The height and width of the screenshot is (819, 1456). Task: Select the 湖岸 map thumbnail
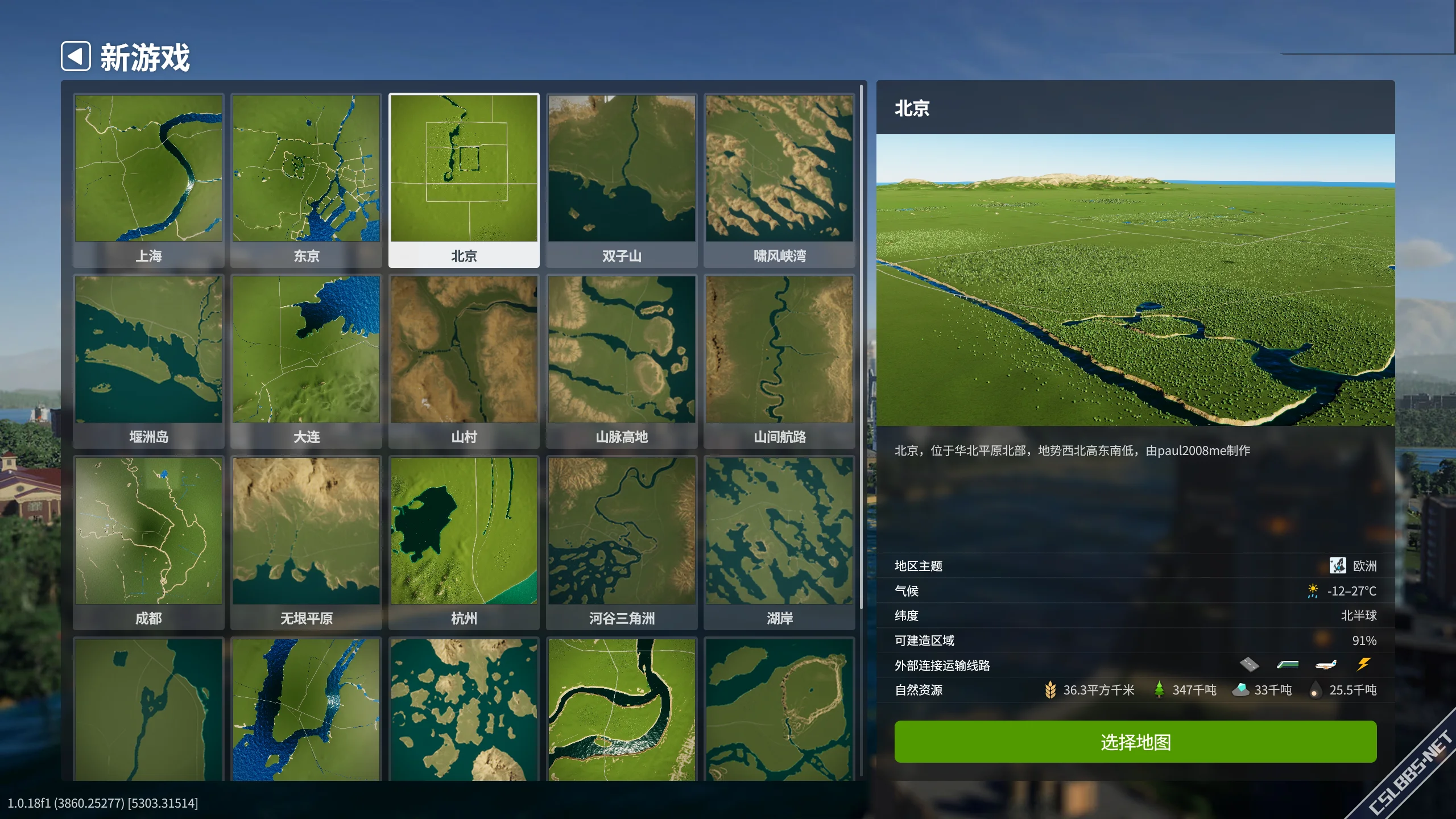pyautogui.click(x=779, y=531)
